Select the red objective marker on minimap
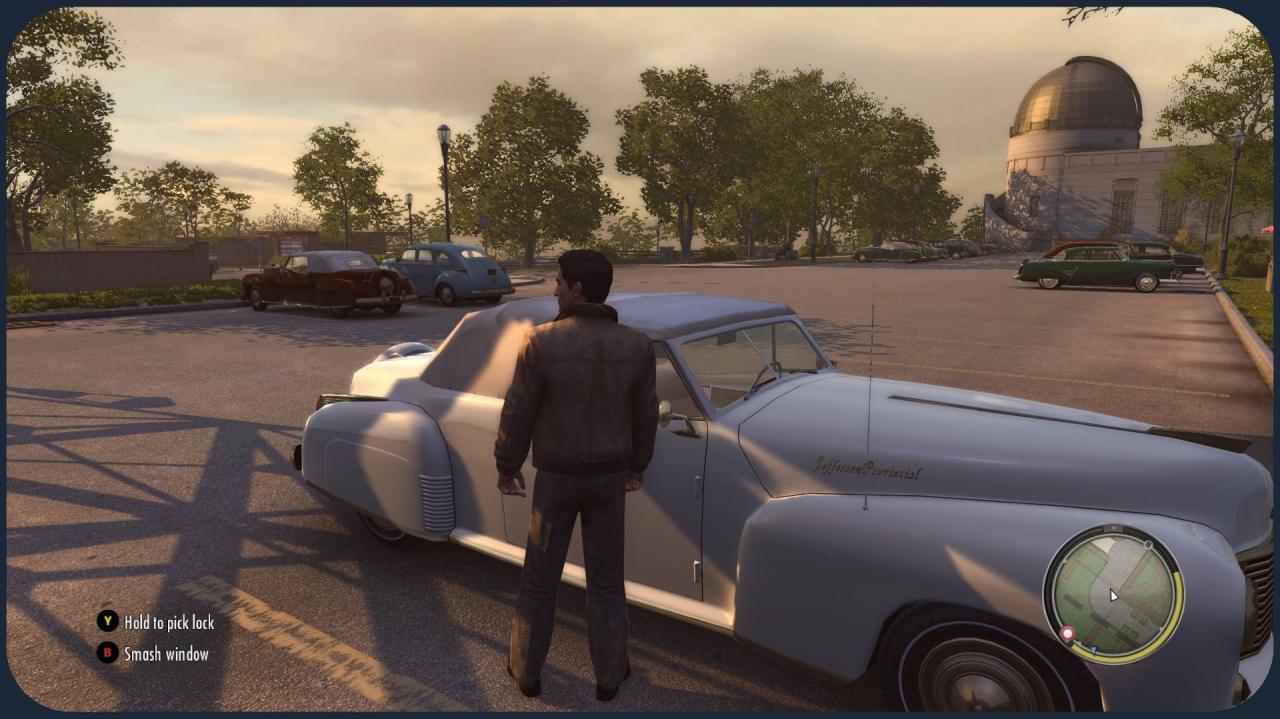Viewport: 1280px width, 719px height. (1067, 634)
